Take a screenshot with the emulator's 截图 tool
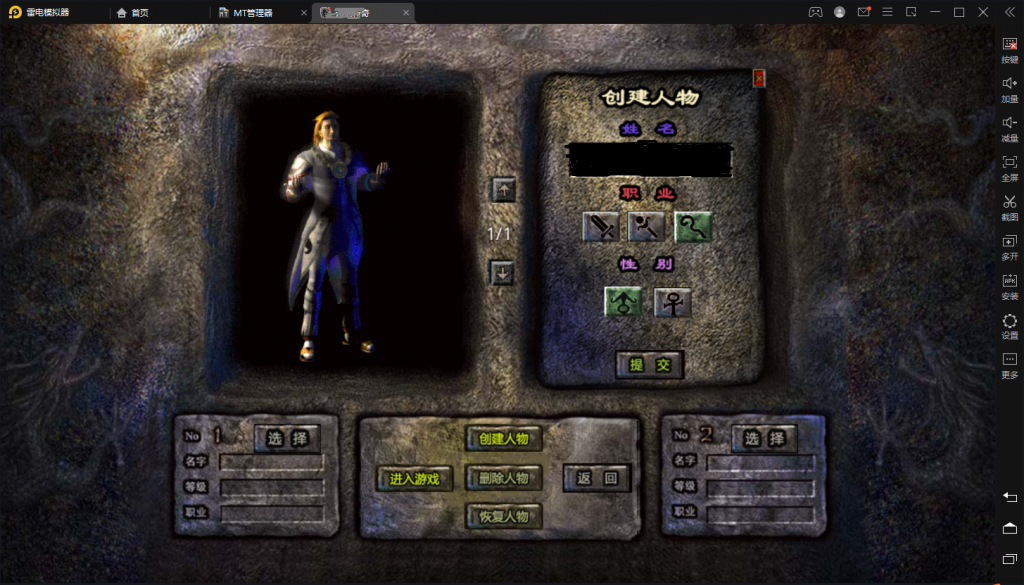 [1009, 207]
